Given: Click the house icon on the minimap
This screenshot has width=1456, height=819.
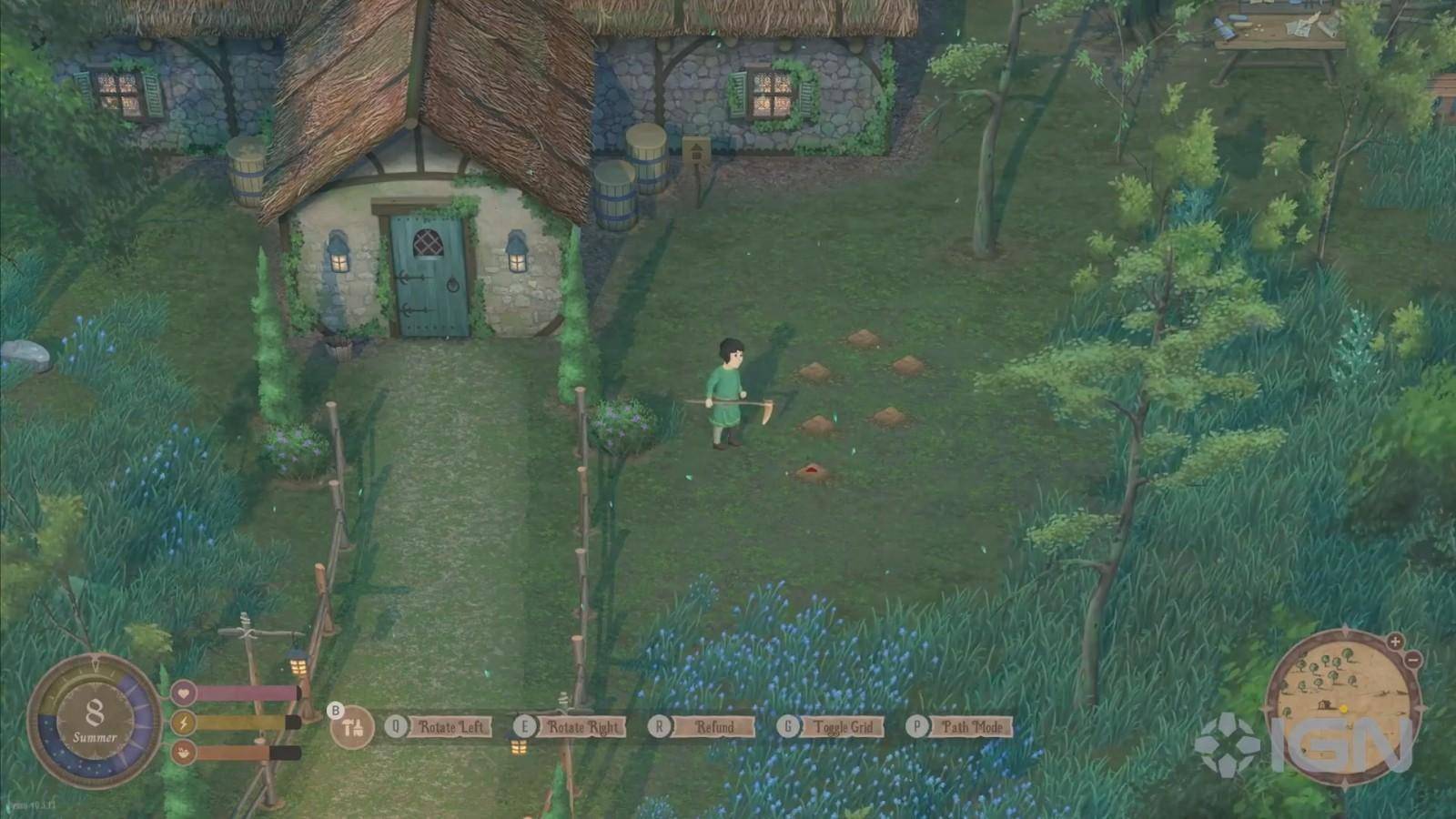Looking at the screenshot, I should [x=1324, y=703].
